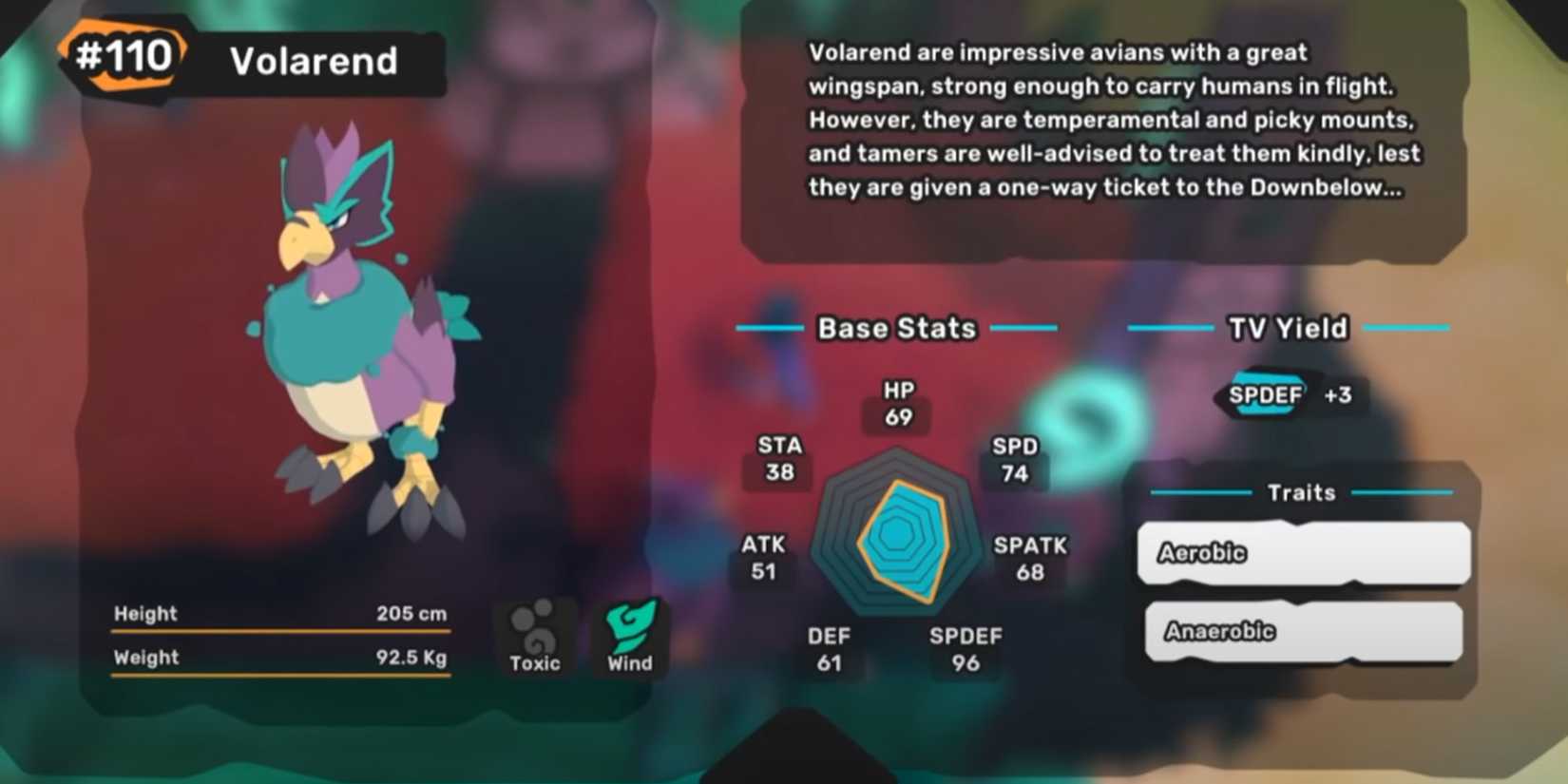This screenshot has width=1568, height=784.
Task: Toggle the Anaerobic trait
Action: point(1302,630)
